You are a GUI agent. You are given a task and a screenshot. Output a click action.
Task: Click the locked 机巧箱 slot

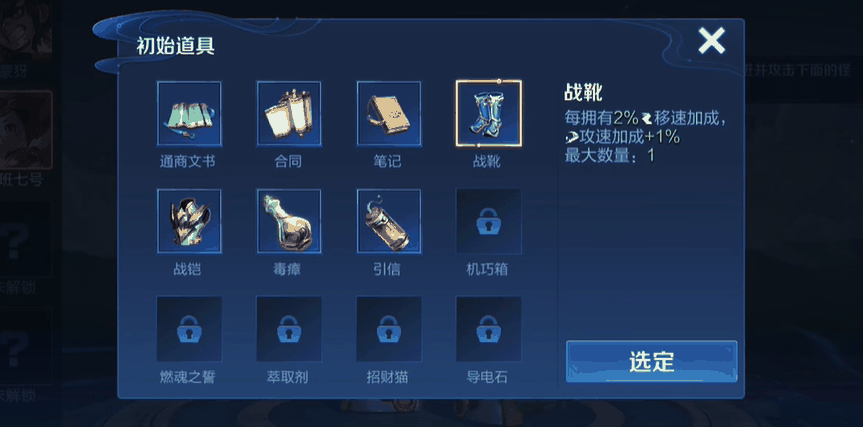tap(488, 222)
